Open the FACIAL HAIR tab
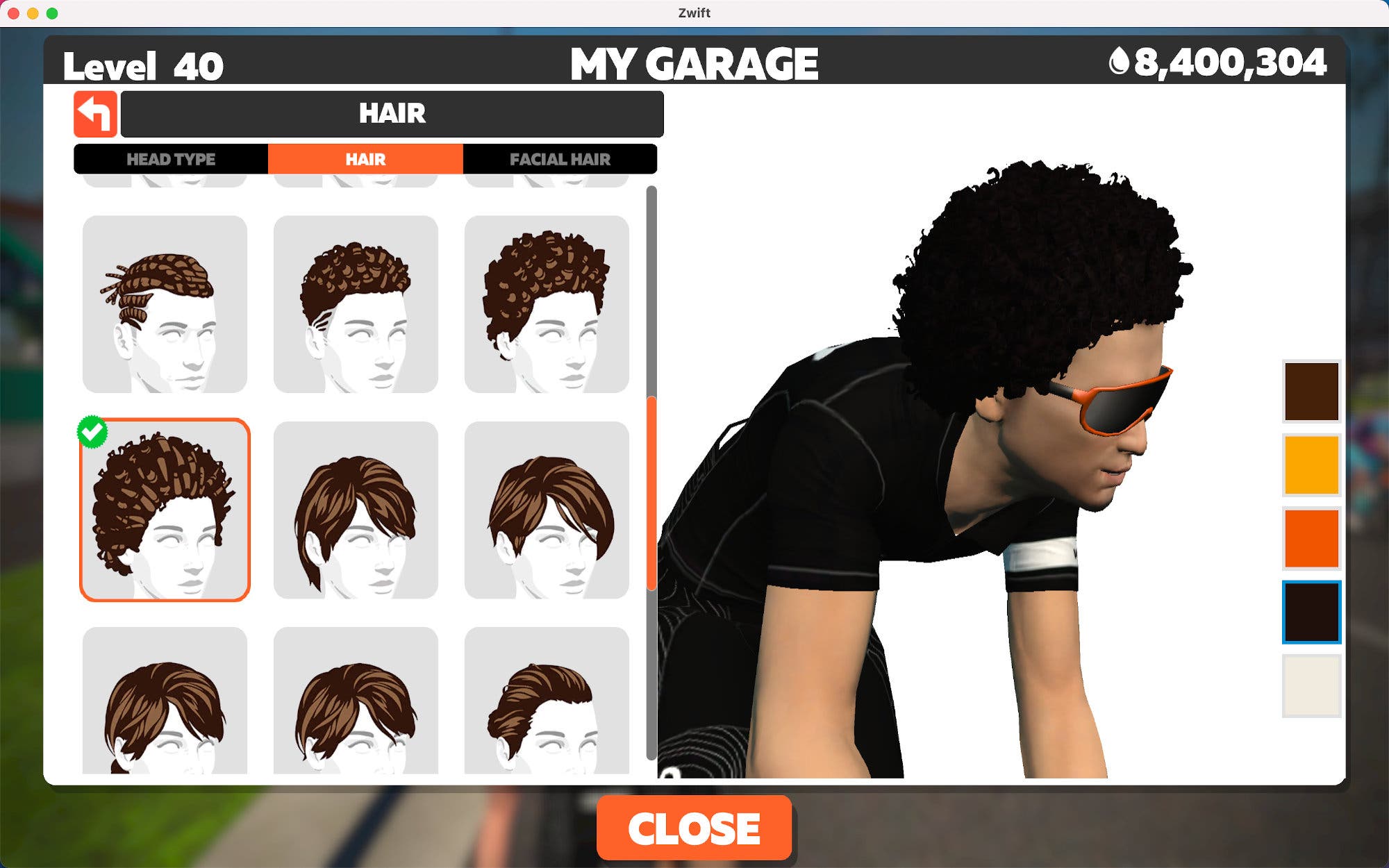Image resolution: width=1389 pixels, height=868 pixels. point(560,159)
